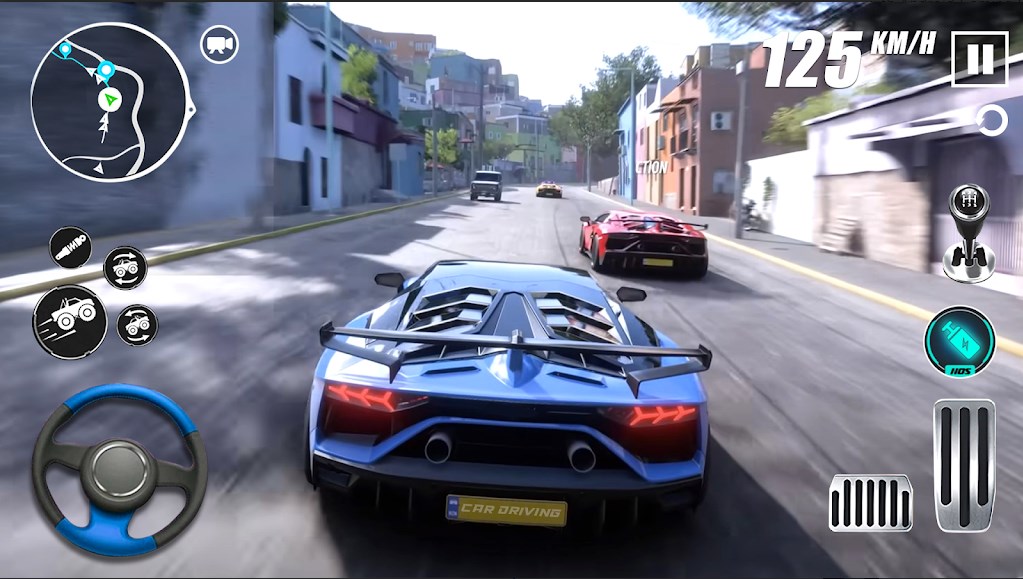Image resolution: width=1023 pixels, height=579 pixels.
Task: Activate the counter-clockwise vehicle flip button
Action: tap(137, 325)
